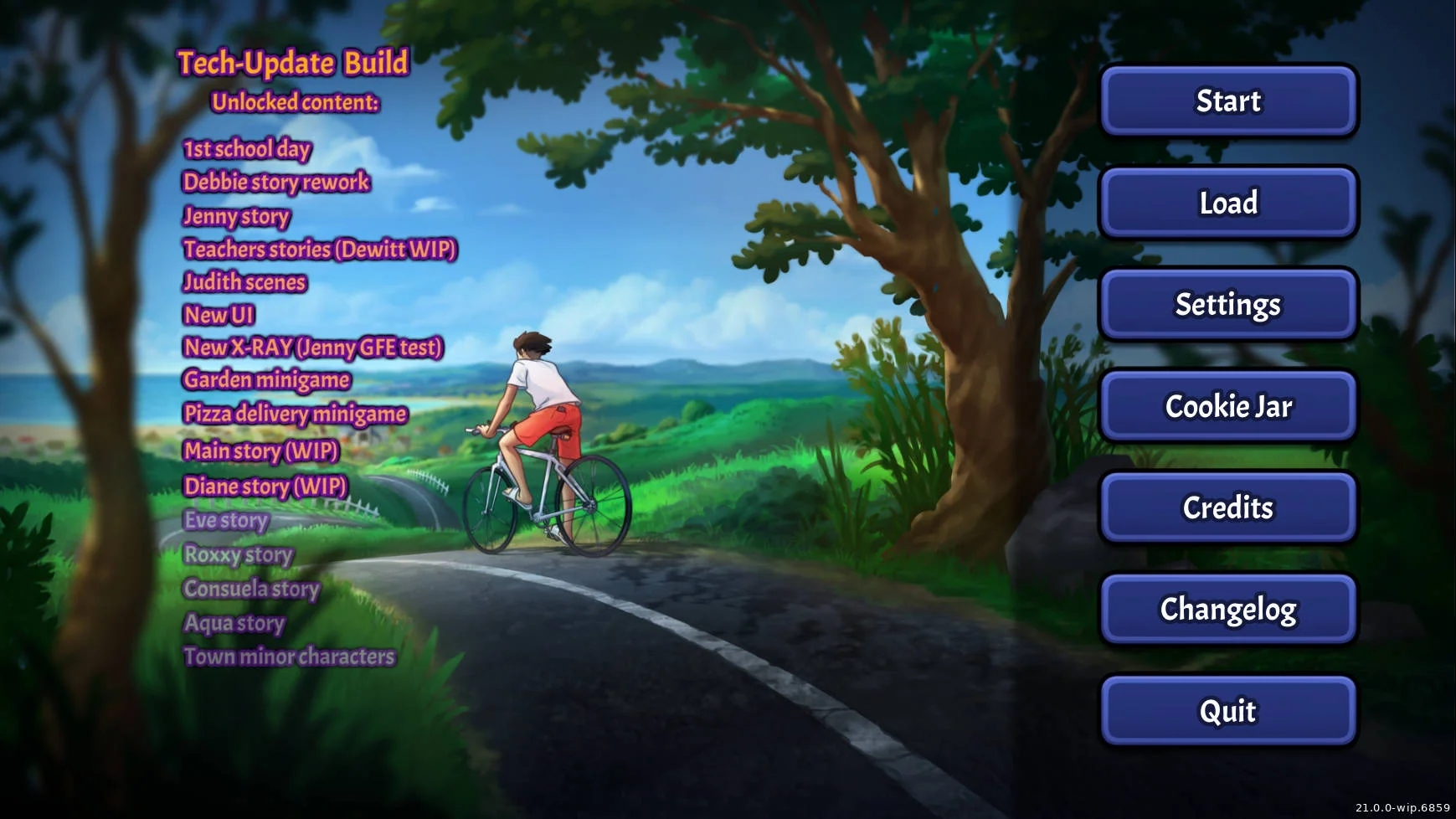
Task: Open the New X-RAY (Jenny GFE test) entry
Action: [x=314, y=348]
